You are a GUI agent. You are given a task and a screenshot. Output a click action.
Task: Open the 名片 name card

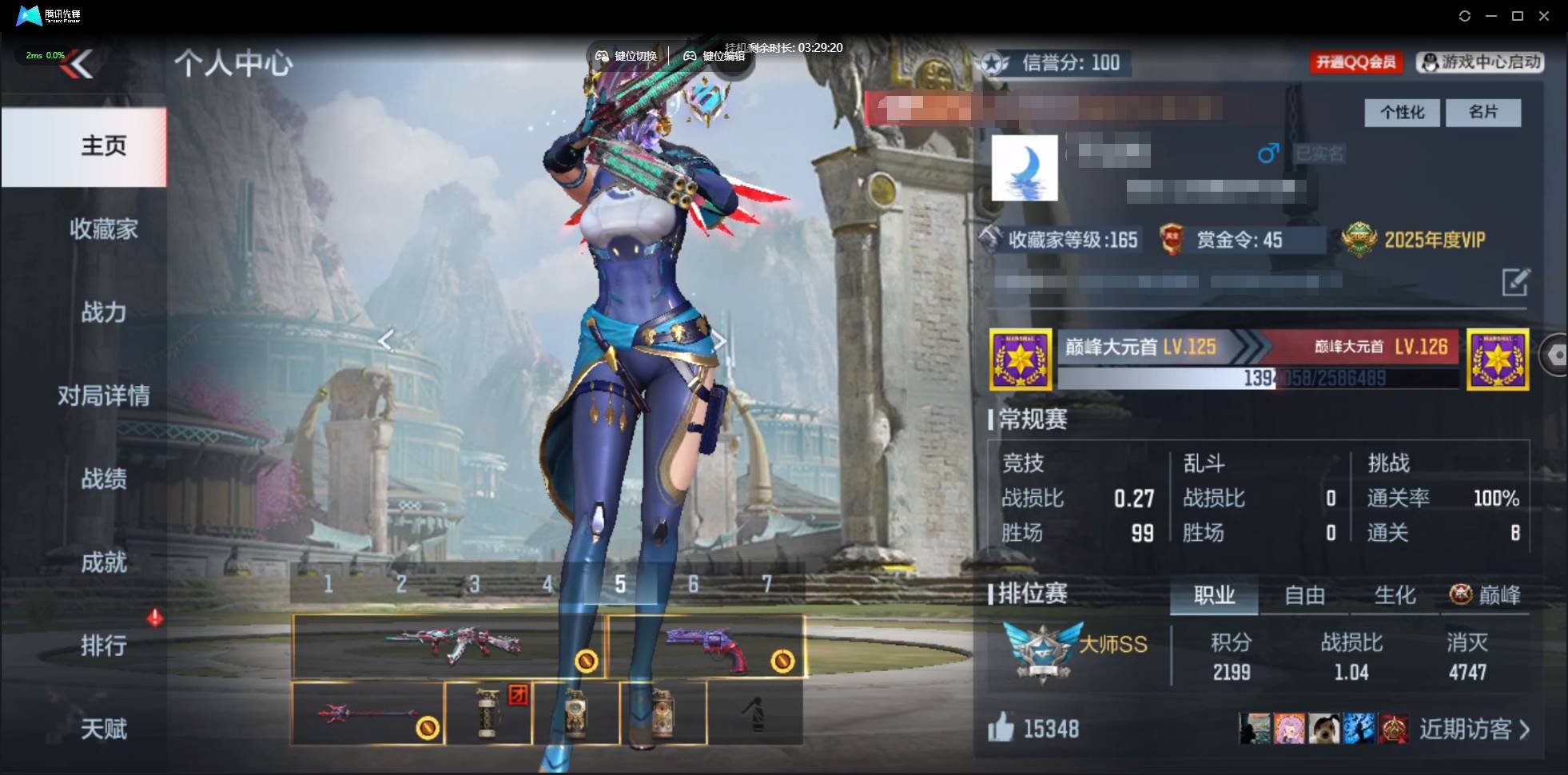1482,112
